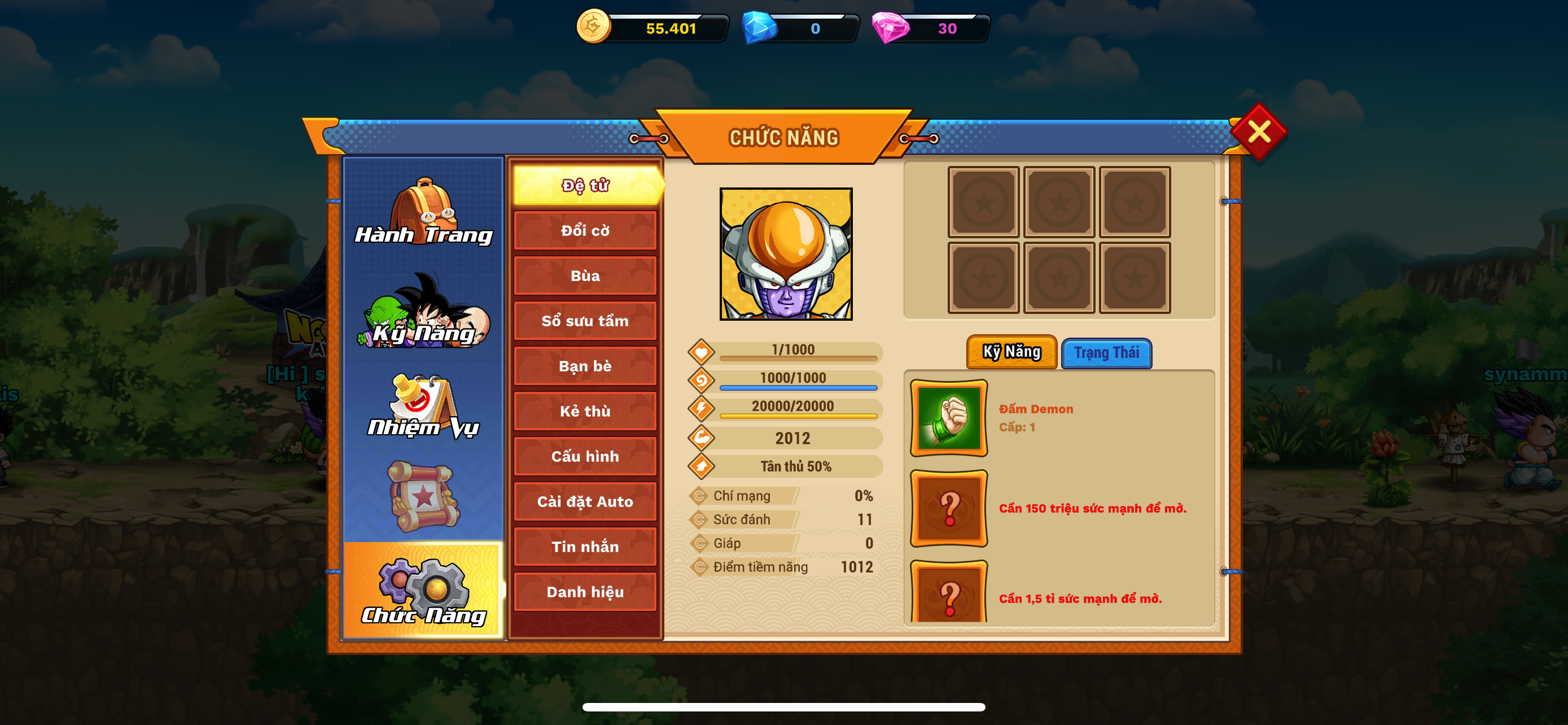1568x725 pixels.
Task: Select the Đấm Demon skill icon
Action: point(948,418)
